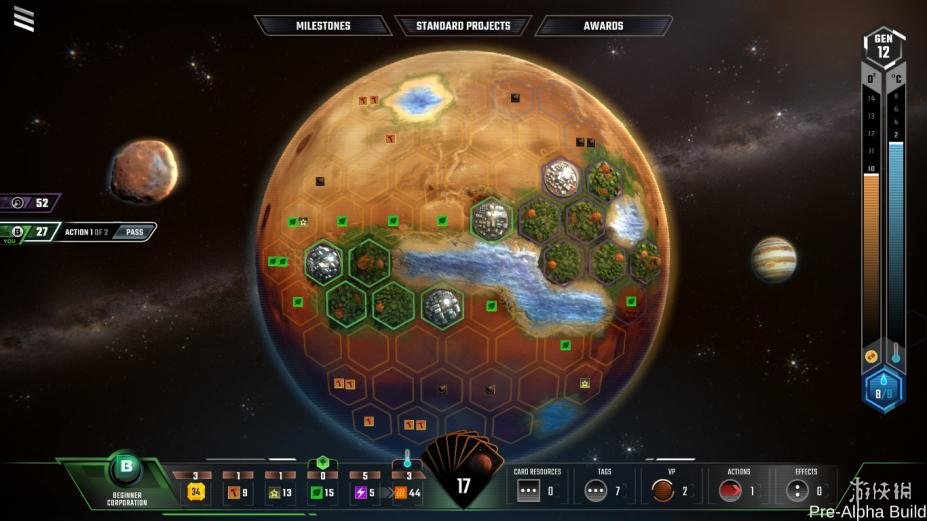Select your green player score panel

(x=32, y=232)
